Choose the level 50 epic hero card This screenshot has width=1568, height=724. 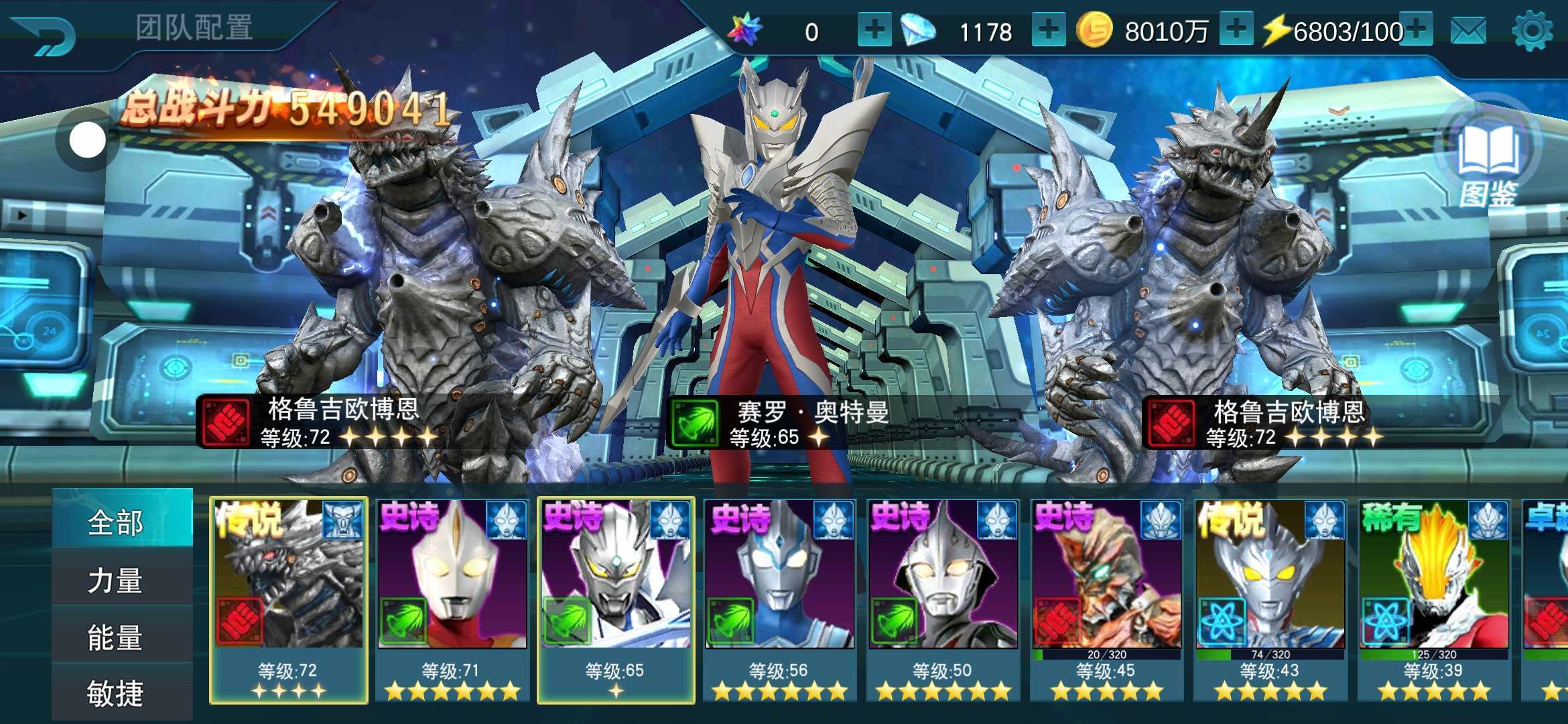click(x=943, y=599)
